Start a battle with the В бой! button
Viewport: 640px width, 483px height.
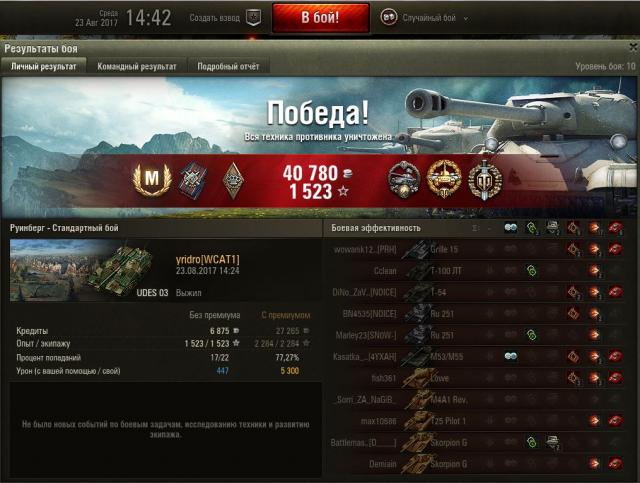tap(320, 18)
